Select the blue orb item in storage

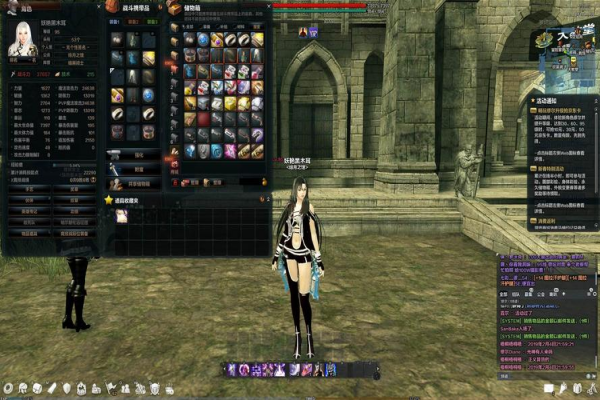pos(203,39)
